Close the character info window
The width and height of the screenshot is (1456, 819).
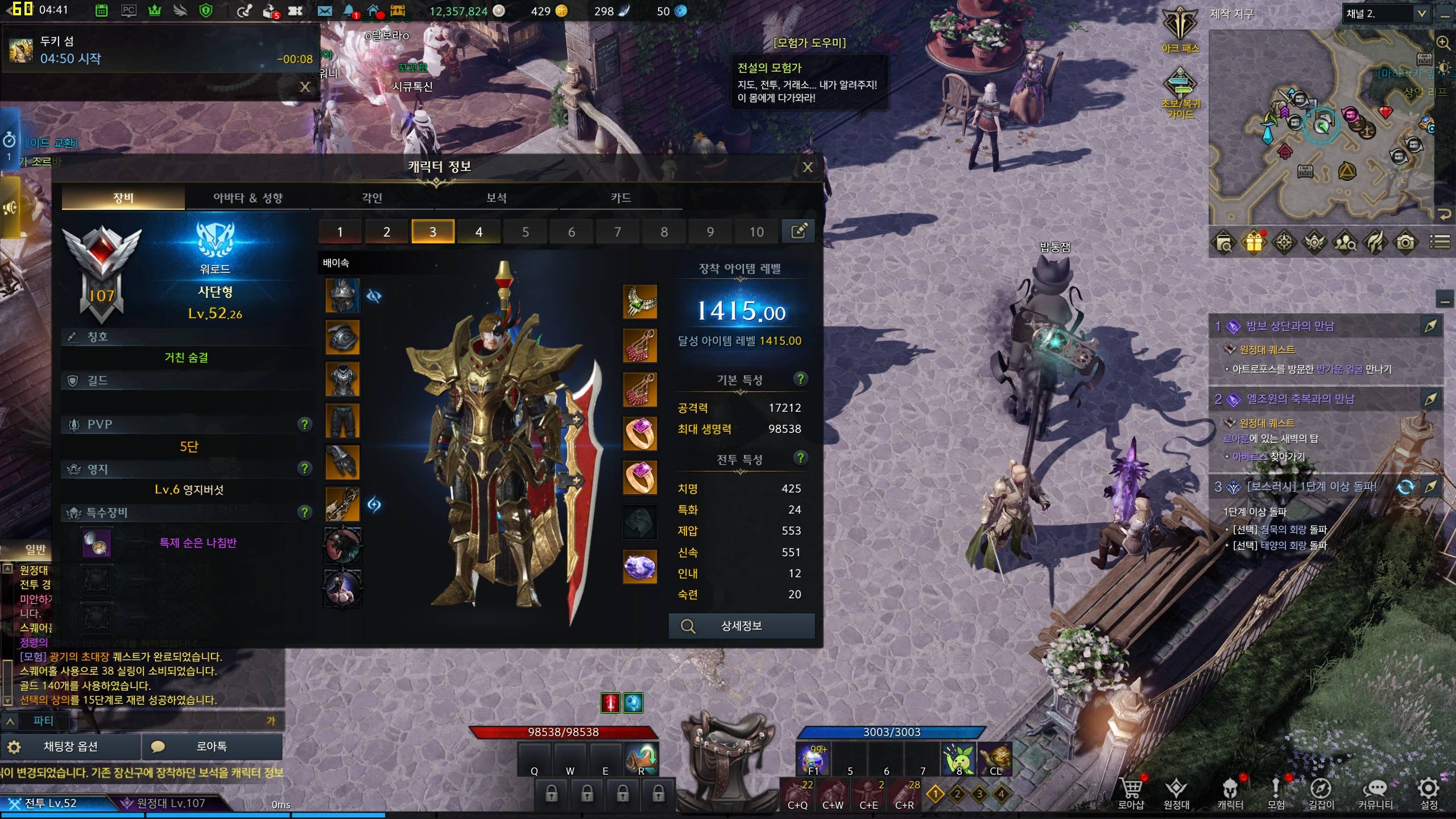[807, 167]
